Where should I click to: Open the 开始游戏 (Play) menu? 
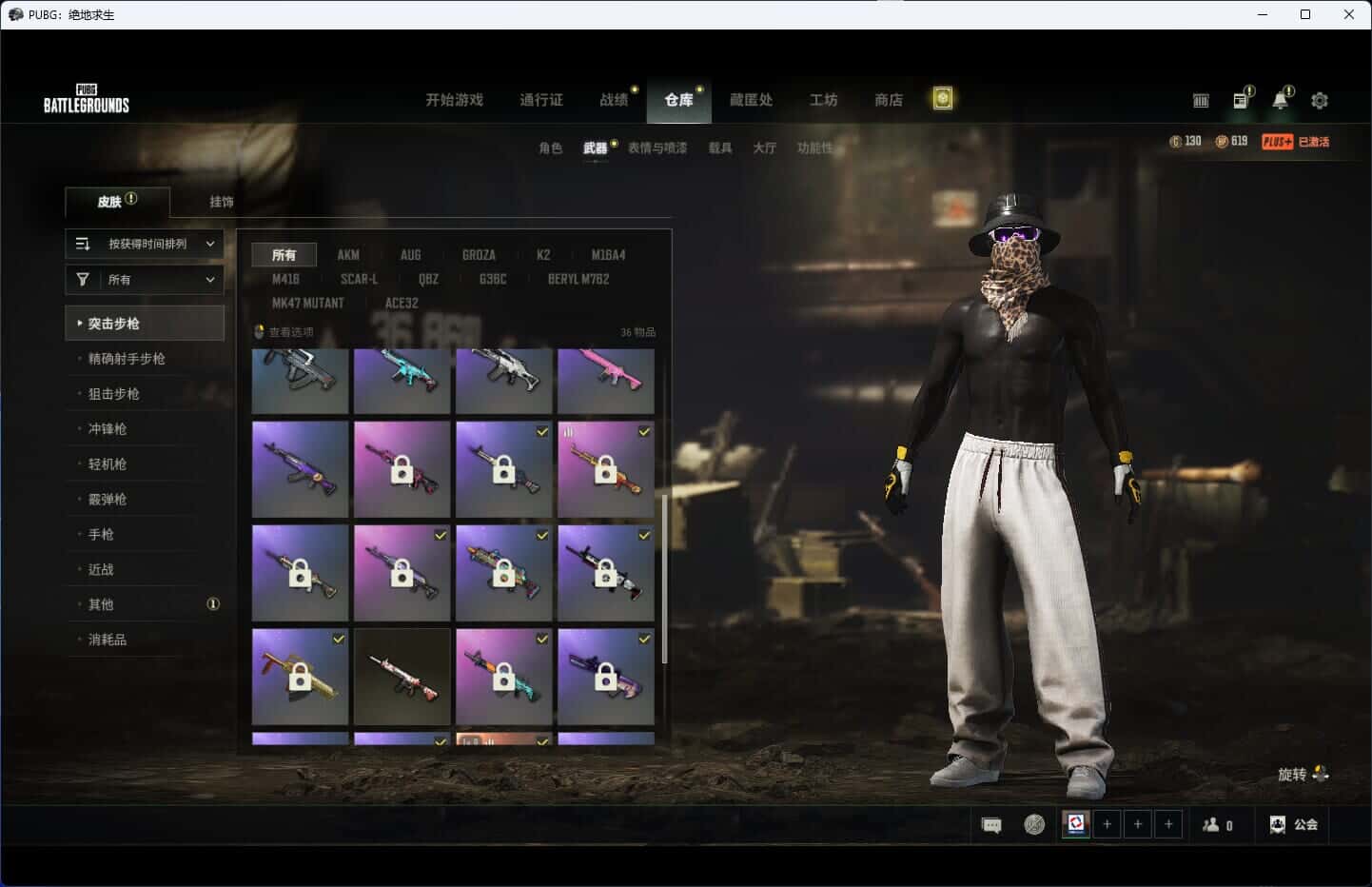[454, 100]
